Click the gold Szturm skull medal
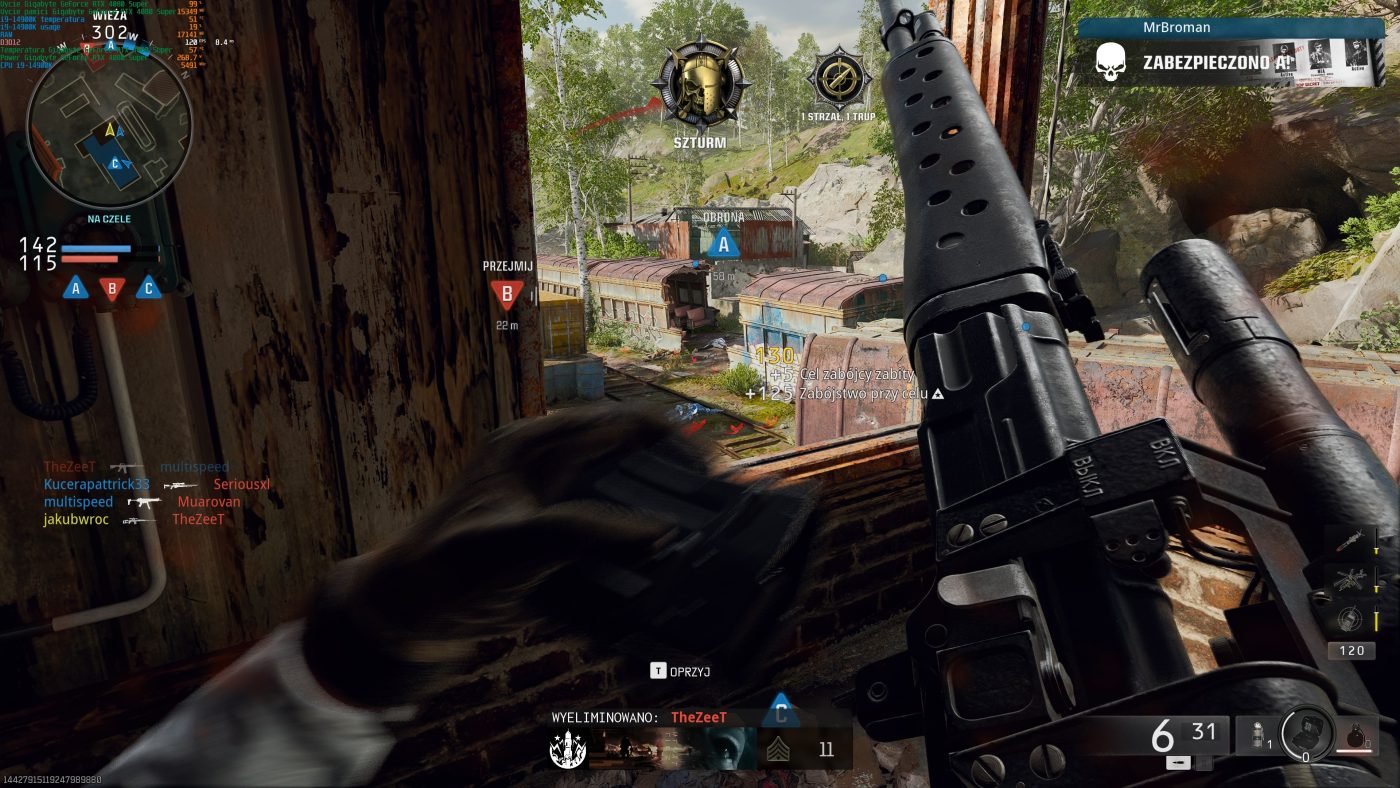Screen dimensions: 1400x788 [700, 85]
